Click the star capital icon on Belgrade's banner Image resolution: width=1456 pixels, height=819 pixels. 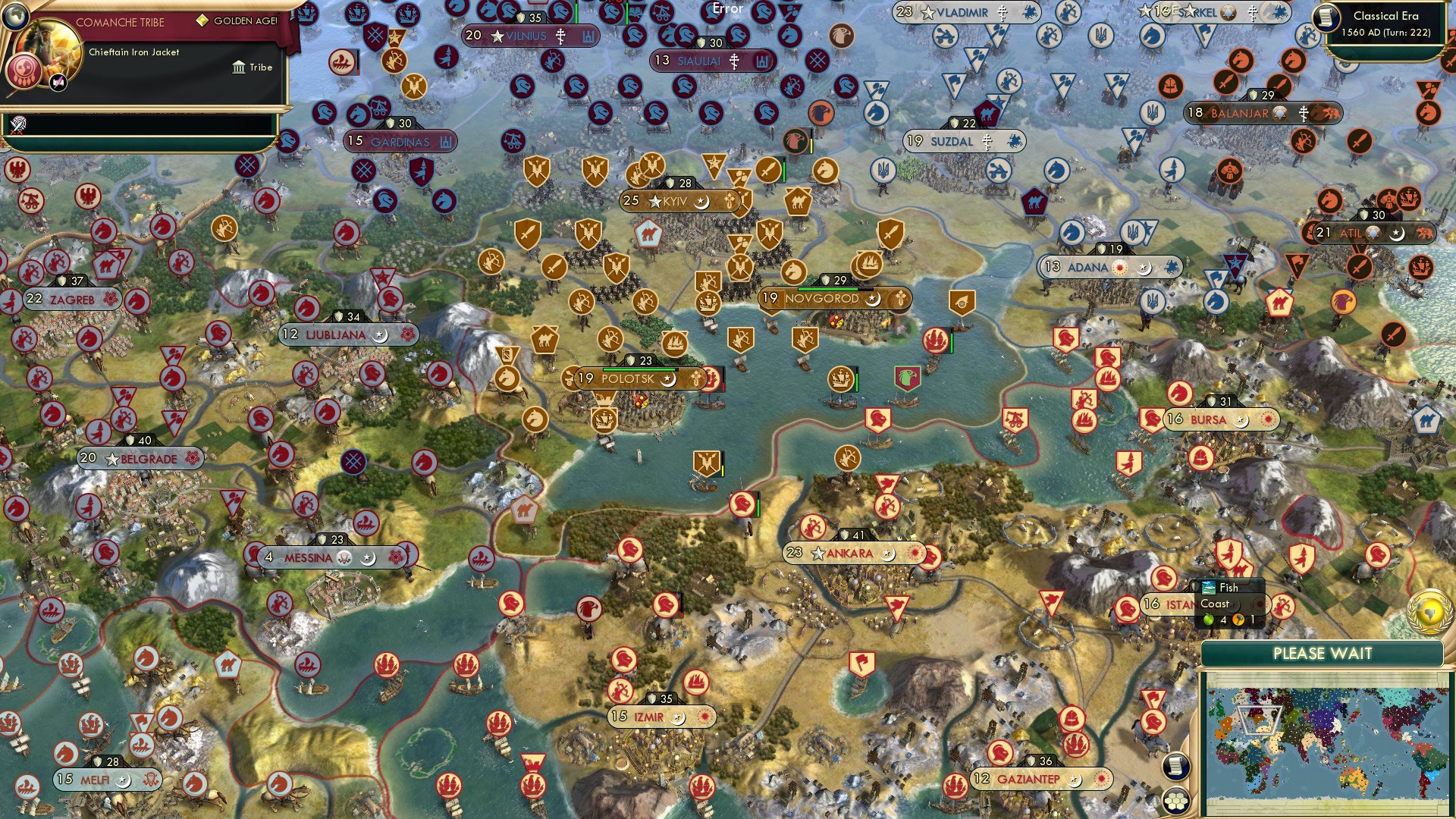click(x=111, y=459)
